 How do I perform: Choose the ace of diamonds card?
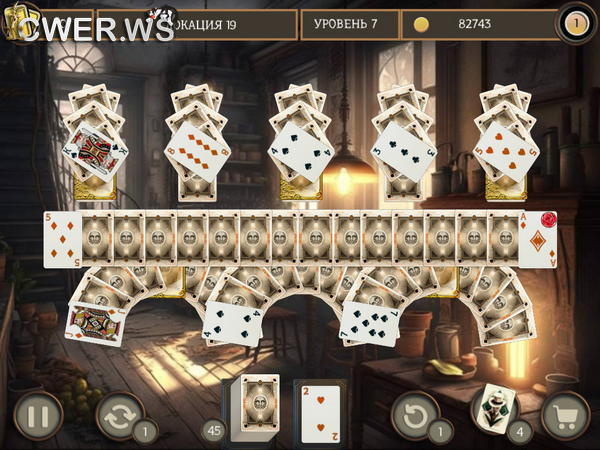[536, 239]
